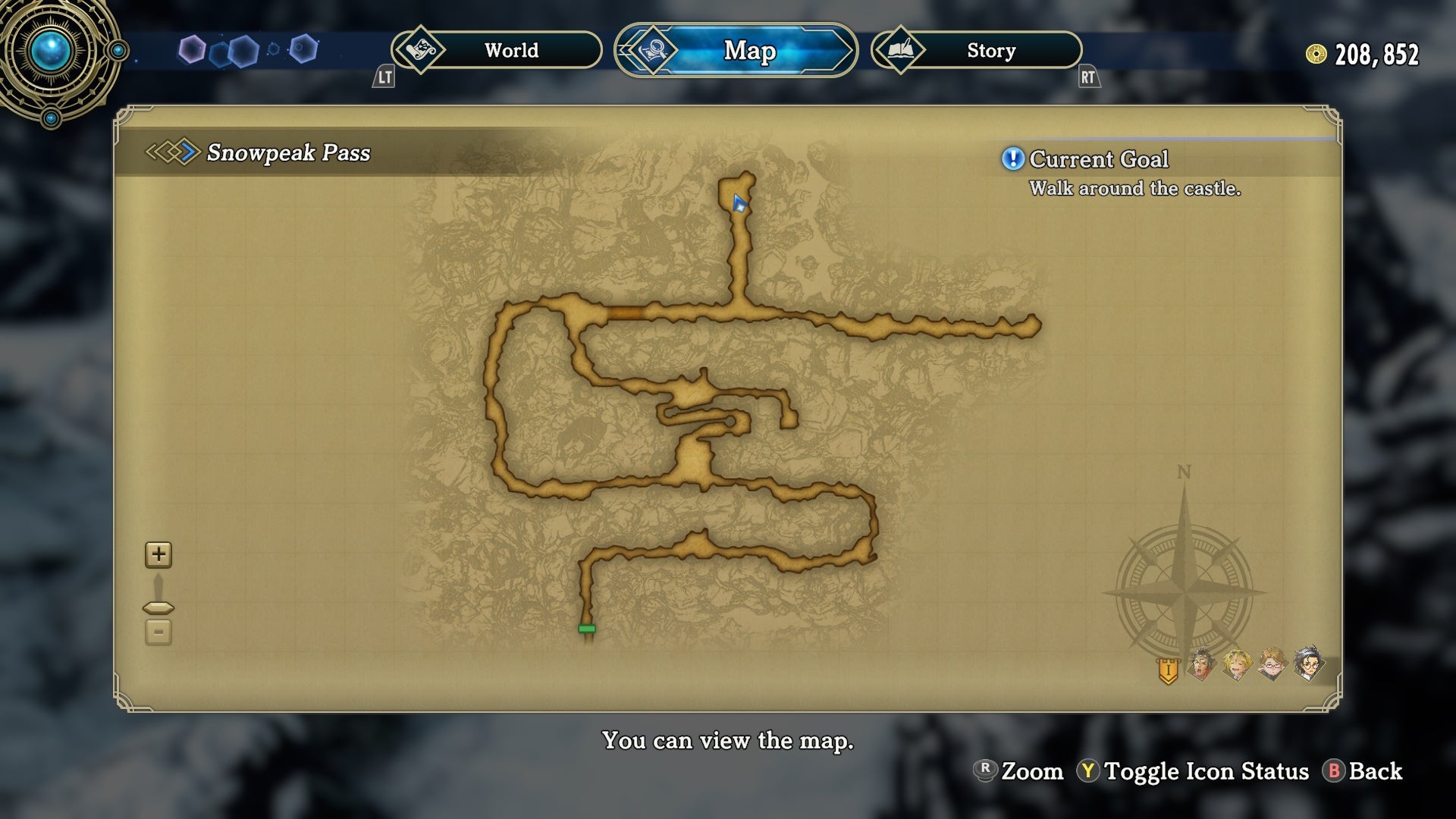1456x819 pixels.
Task: Select the glasses-wearing party member portrait
Action: [x=1272, y=665]
